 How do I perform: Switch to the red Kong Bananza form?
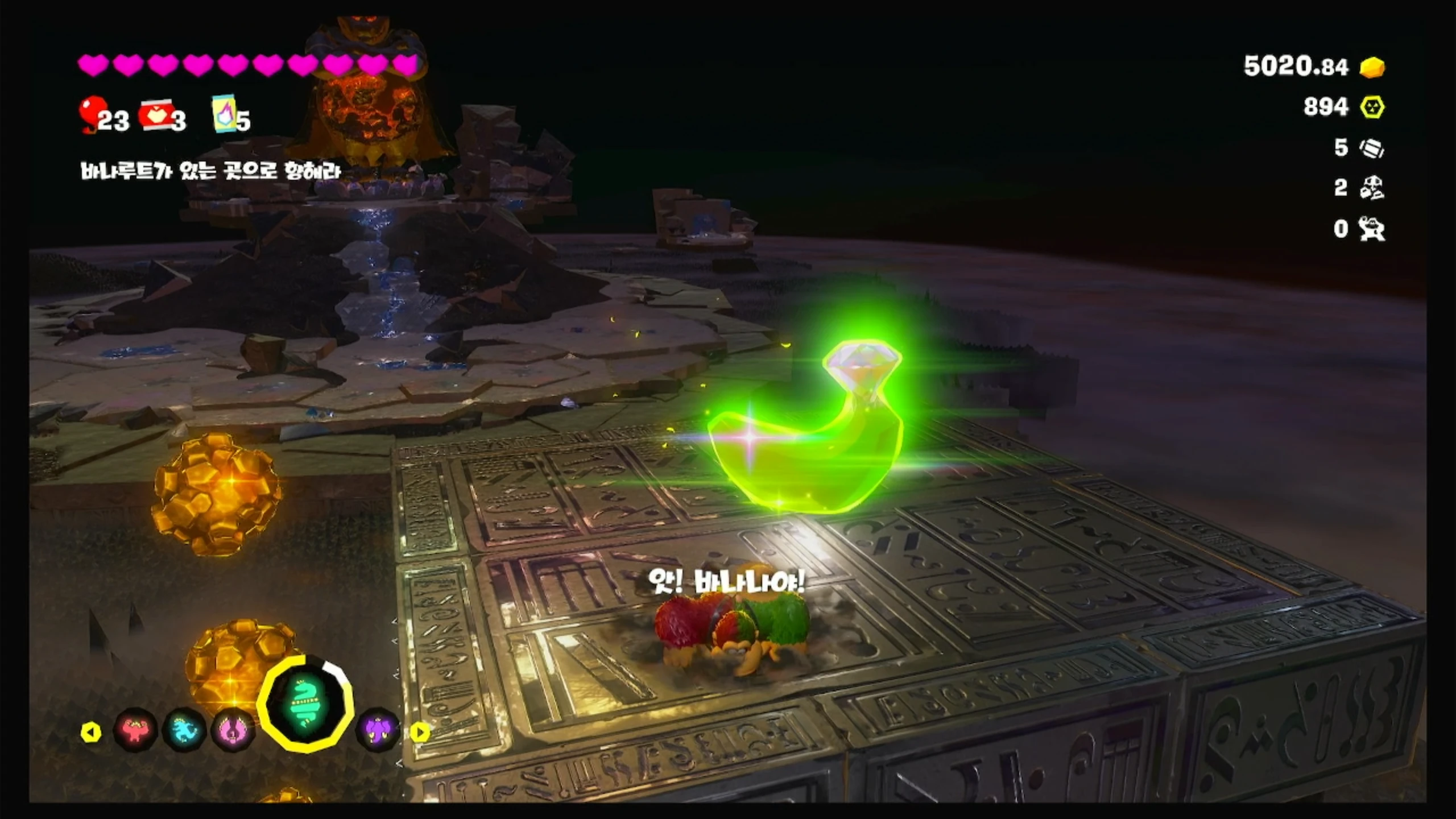pos(135,729)
